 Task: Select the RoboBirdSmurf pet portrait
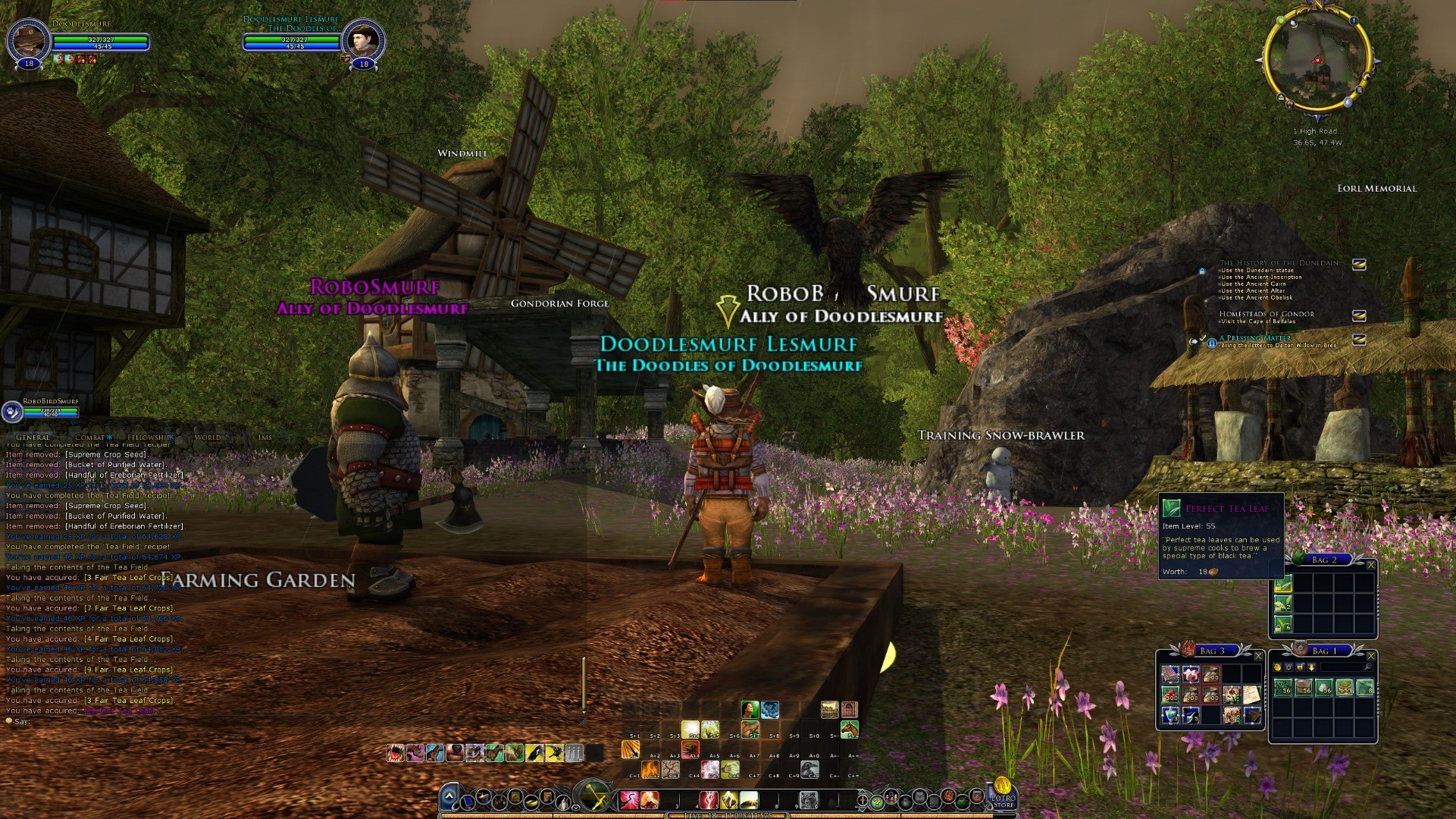click(x=11, y=412)
